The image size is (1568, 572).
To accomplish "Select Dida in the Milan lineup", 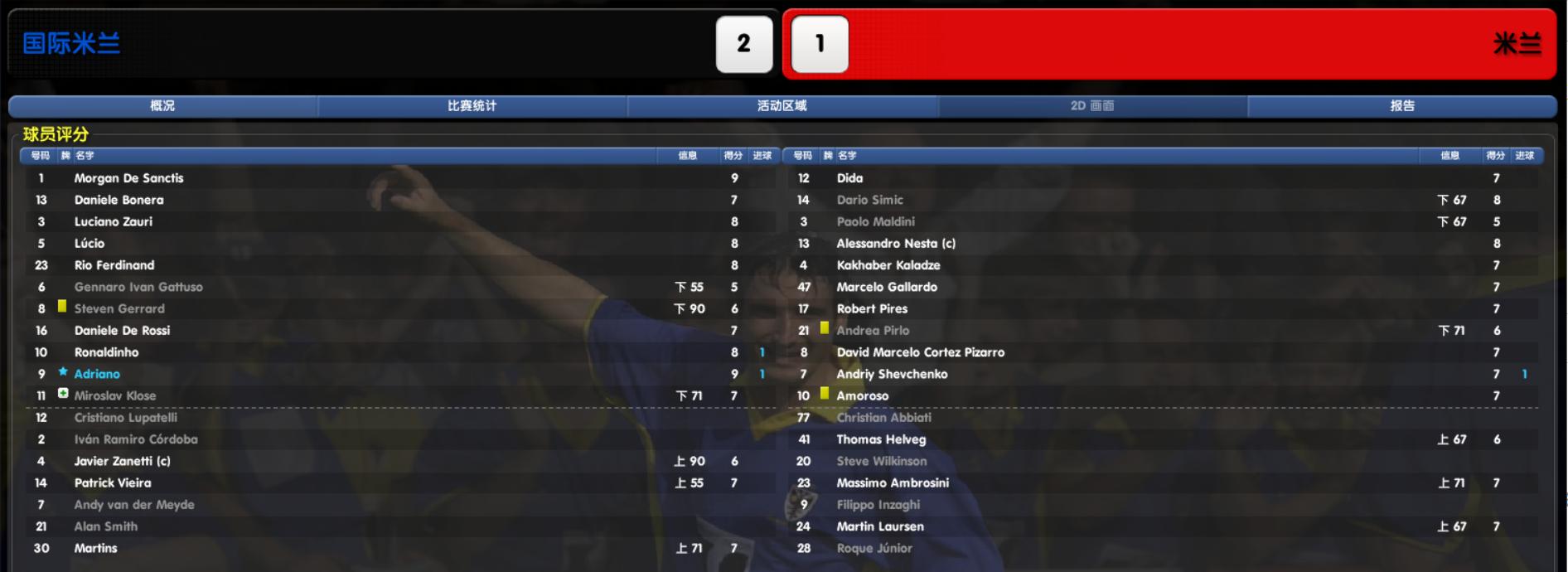I will point(849,178).
